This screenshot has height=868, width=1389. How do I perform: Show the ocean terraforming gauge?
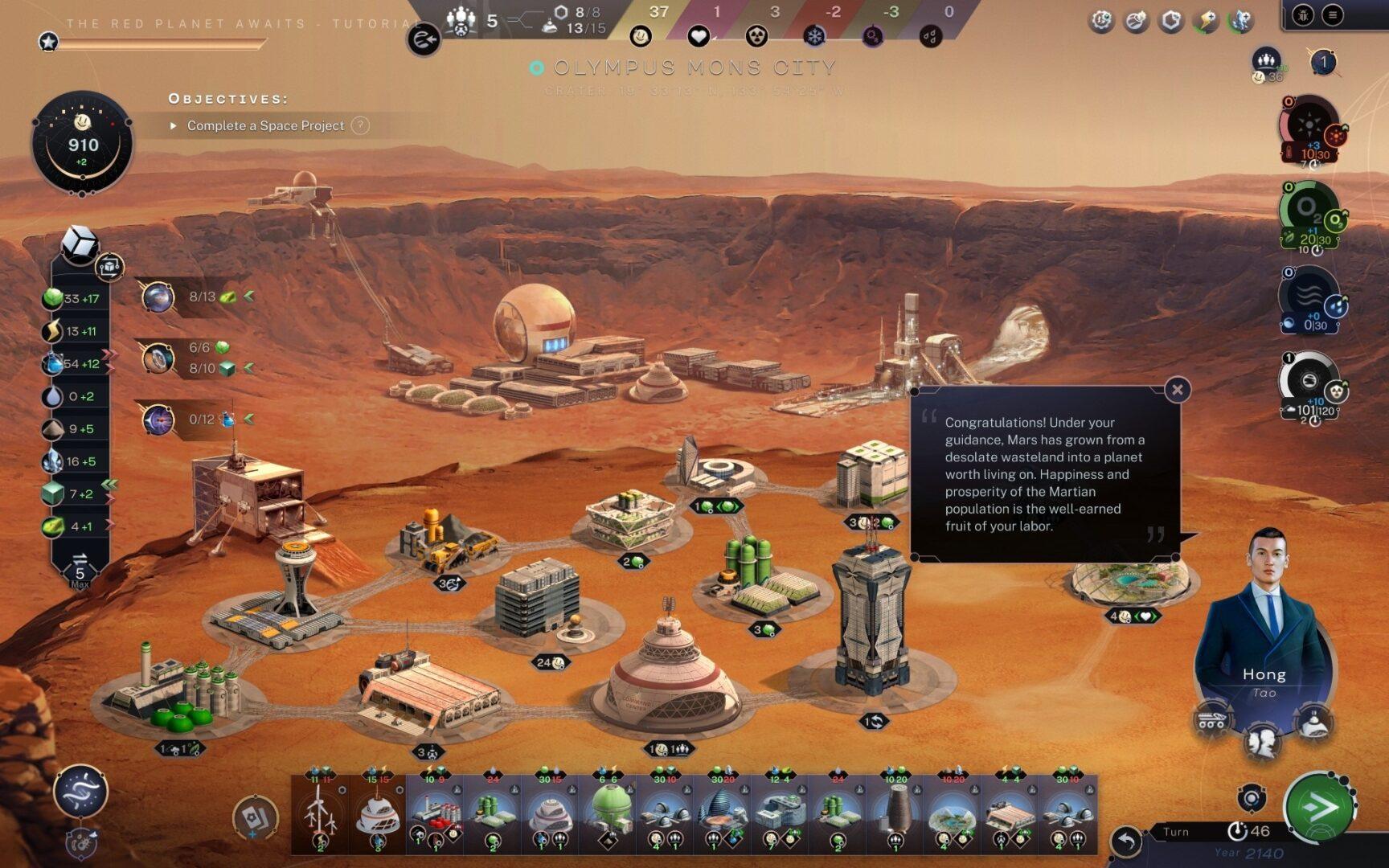pyautogui.click(x=1308, y=297)
